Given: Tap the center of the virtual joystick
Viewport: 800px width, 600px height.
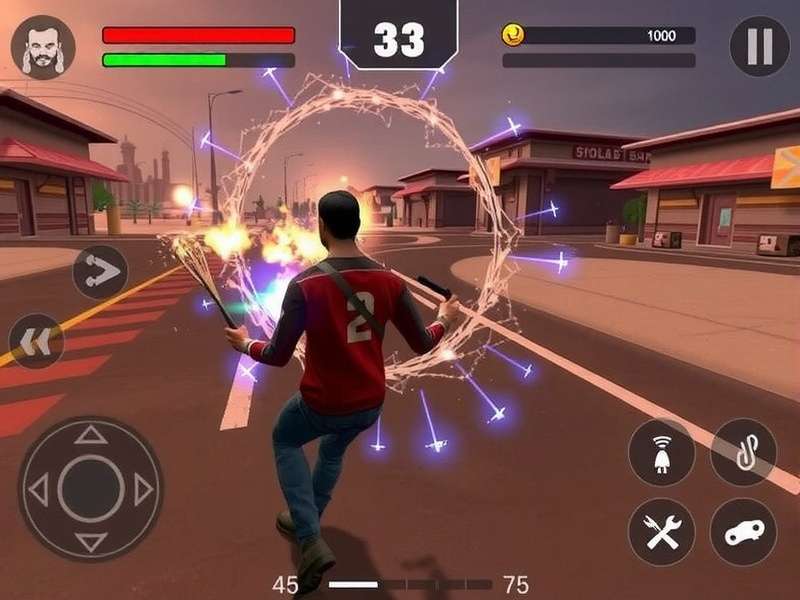Looking at the screenshot, I should [91, 489].
